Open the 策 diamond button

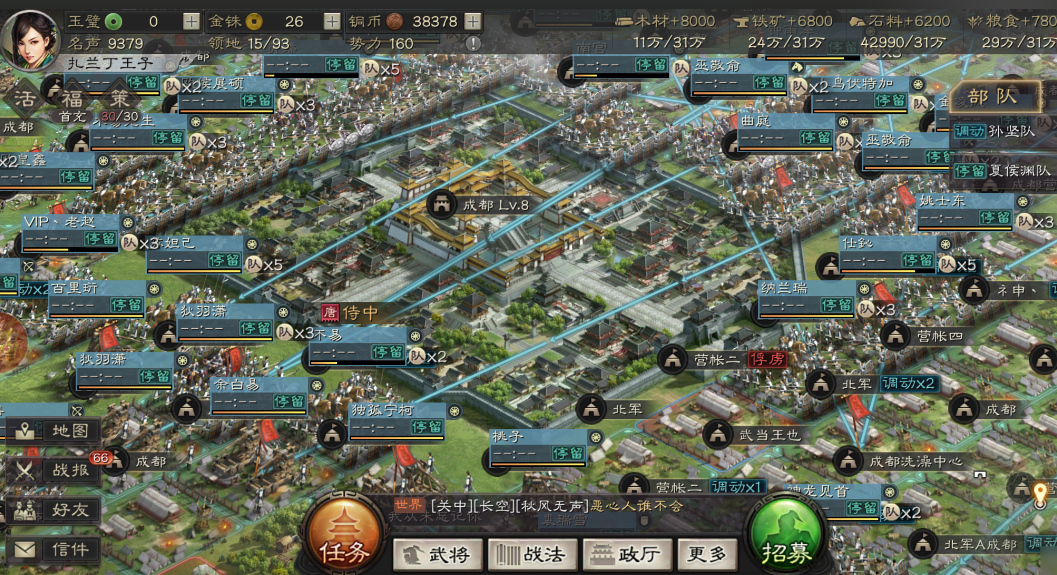coord(119,99)
